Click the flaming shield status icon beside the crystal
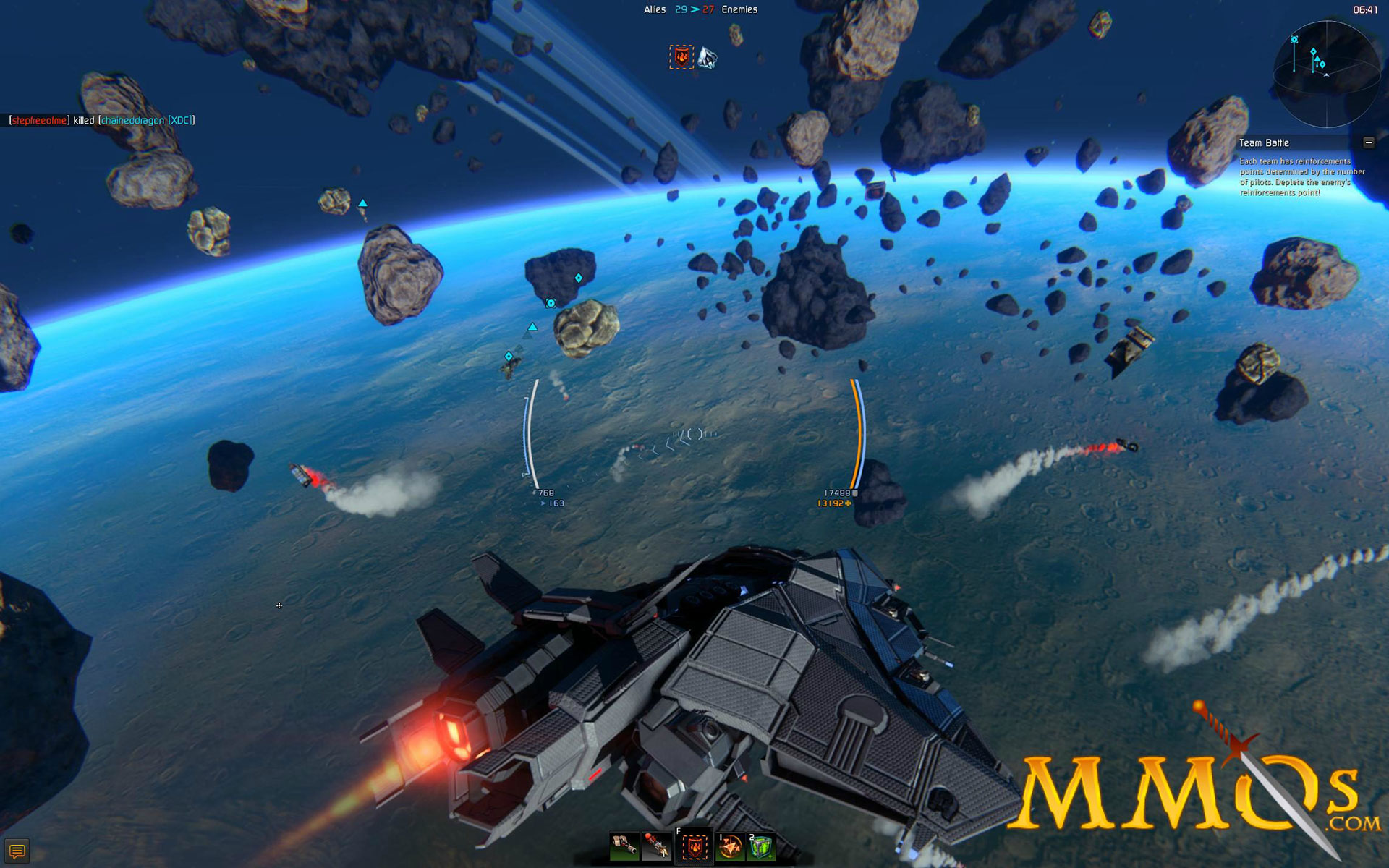Screen dimensions: 1389x868 point(681,57)
